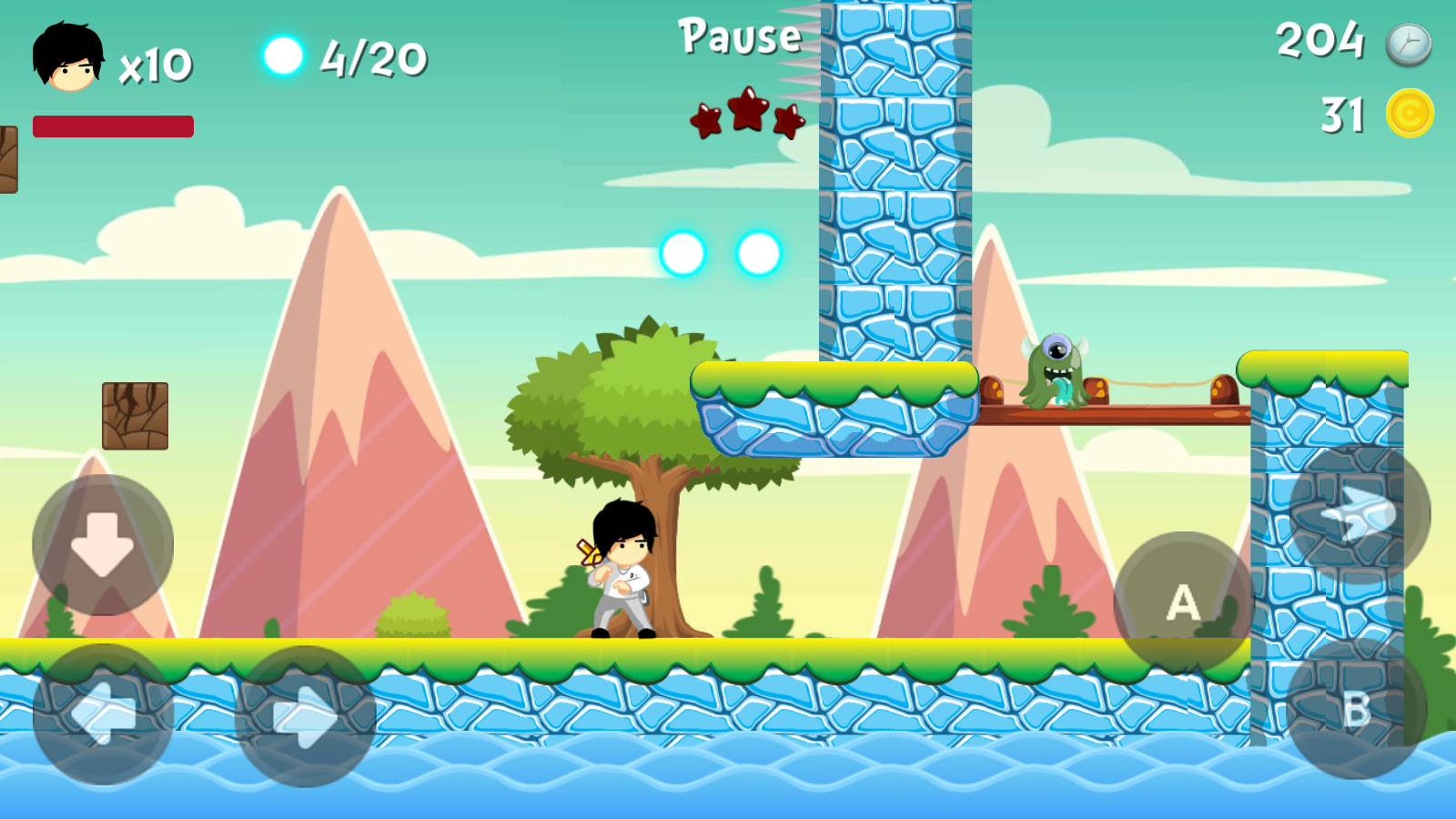Tap the Pause button

click(739, 38)
